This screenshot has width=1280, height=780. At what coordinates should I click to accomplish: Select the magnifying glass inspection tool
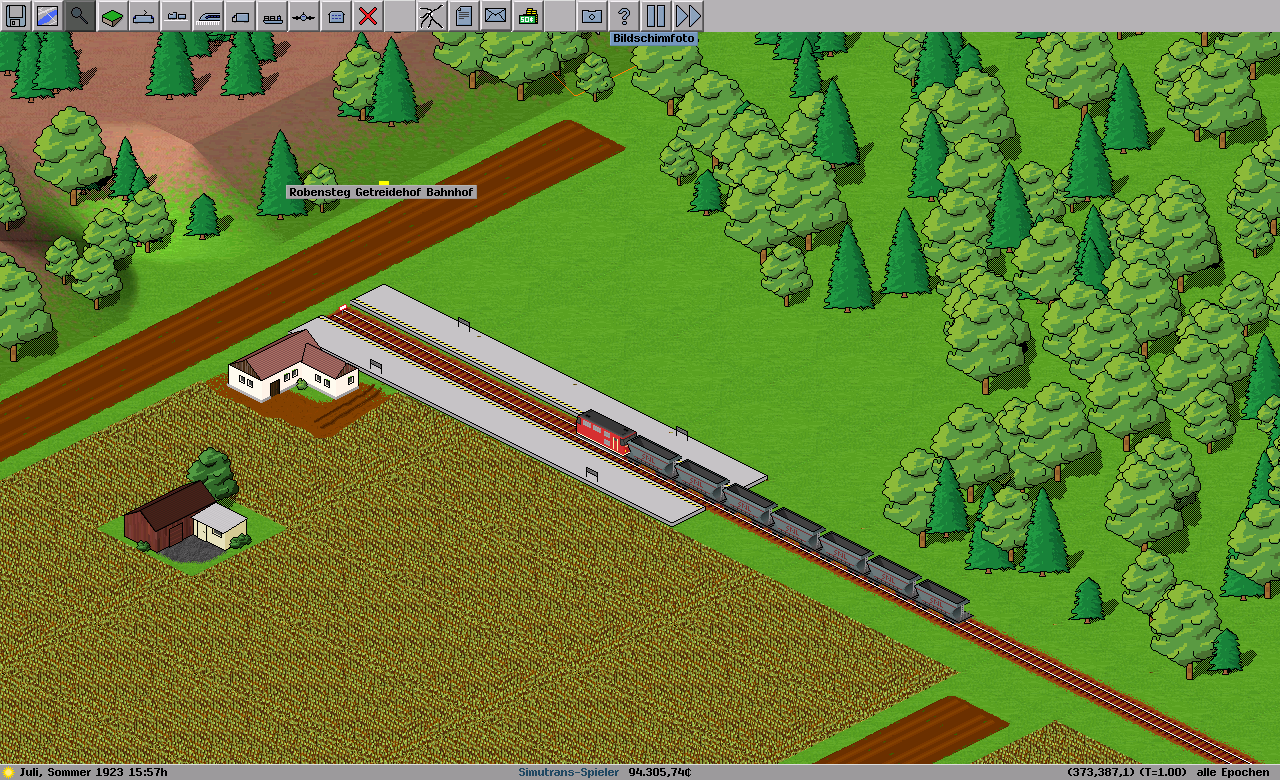[80, 16]
